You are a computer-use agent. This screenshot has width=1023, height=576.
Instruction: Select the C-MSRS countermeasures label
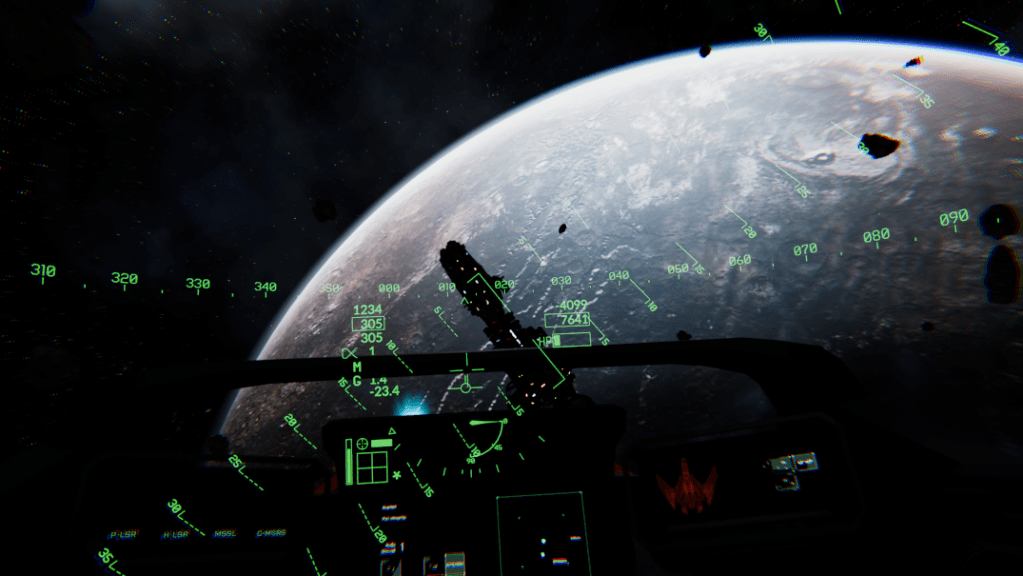271,534
